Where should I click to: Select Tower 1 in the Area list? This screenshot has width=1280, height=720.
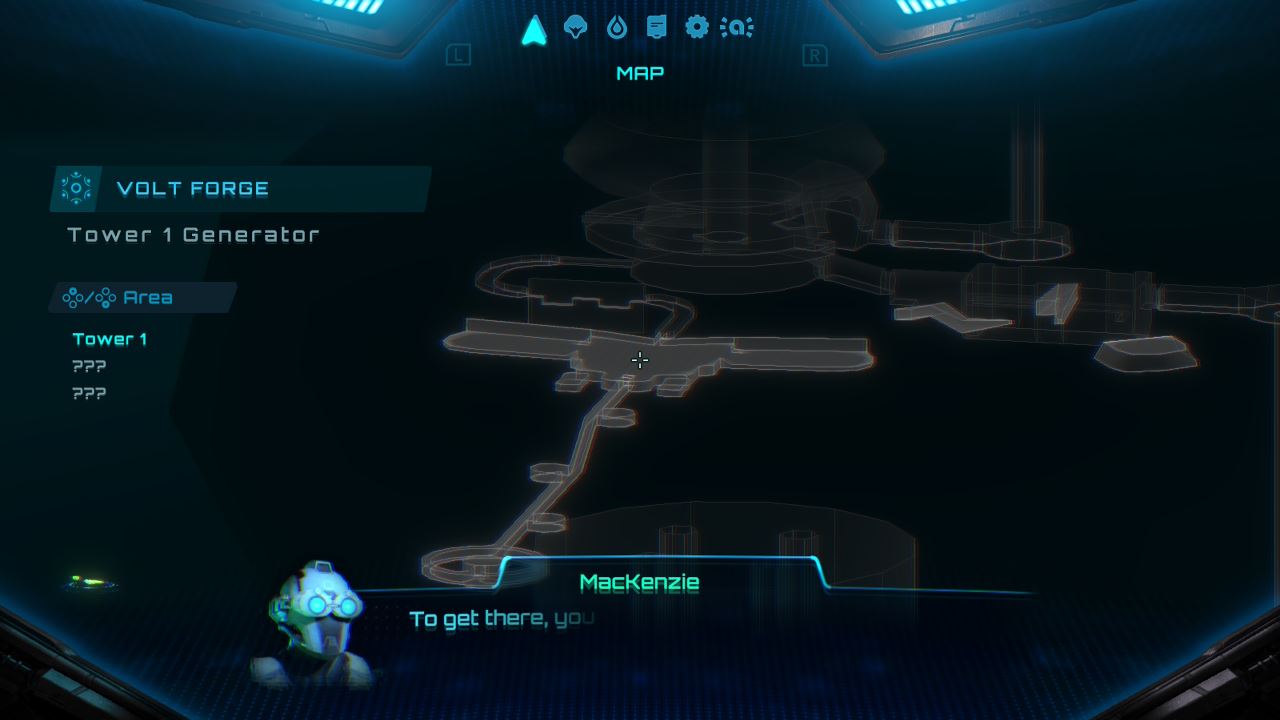click(x=110, y=339)
